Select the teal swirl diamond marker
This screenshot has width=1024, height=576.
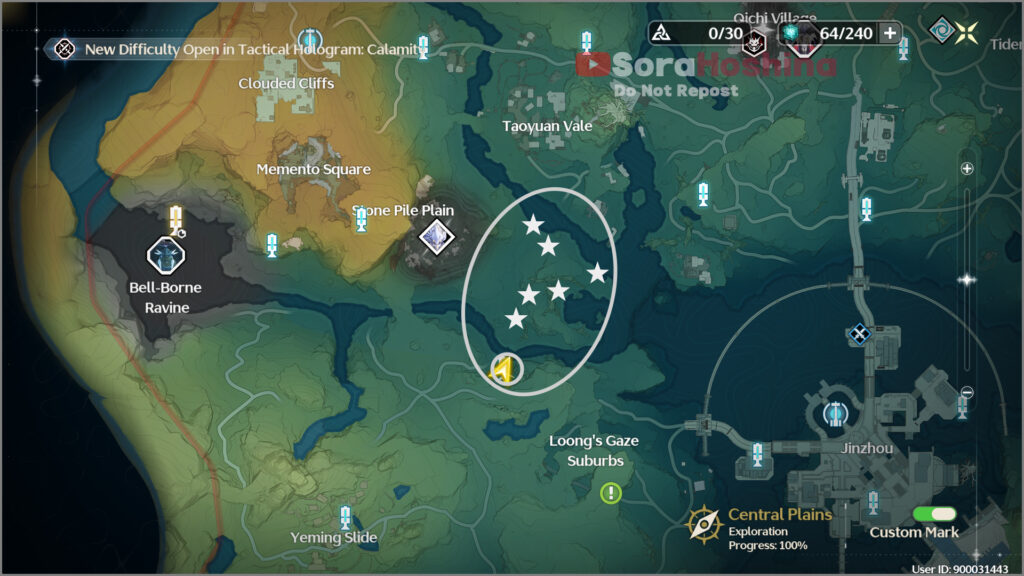click(x=940, y=30)
